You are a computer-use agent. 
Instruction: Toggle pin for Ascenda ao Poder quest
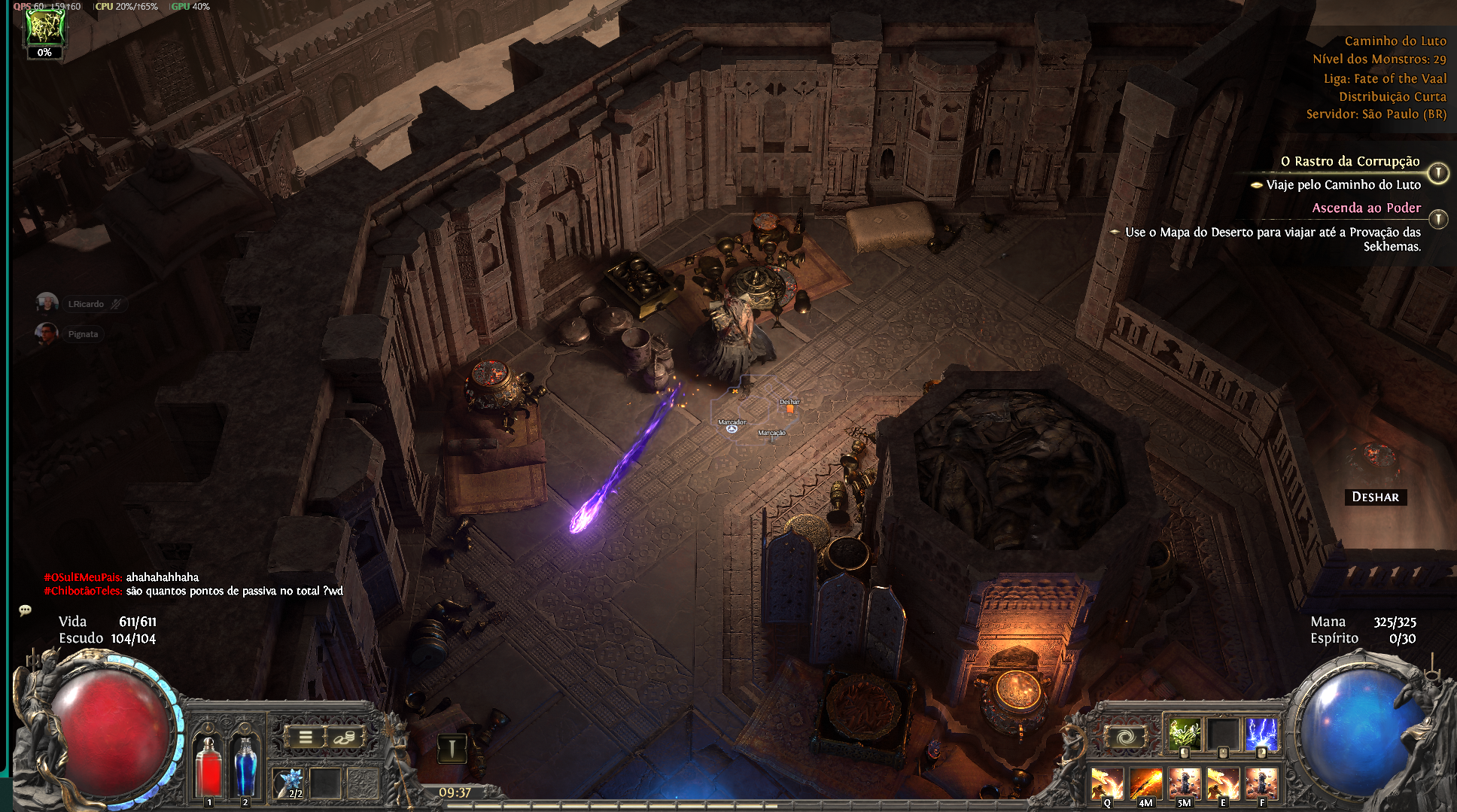click(1438, 219)
